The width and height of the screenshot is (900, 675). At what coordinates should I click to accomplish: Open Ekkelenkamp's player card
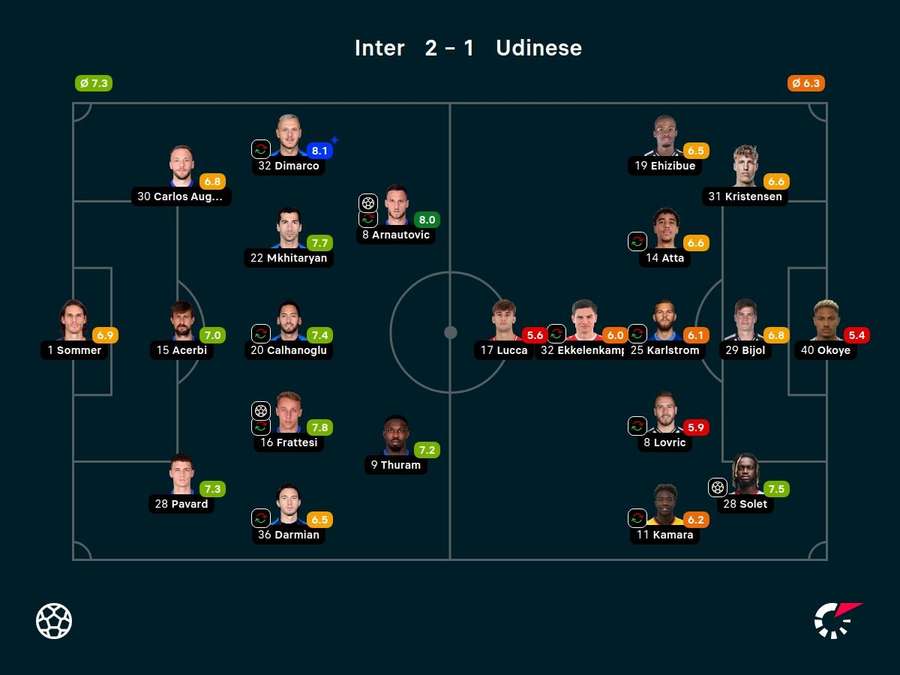(583, 321)
